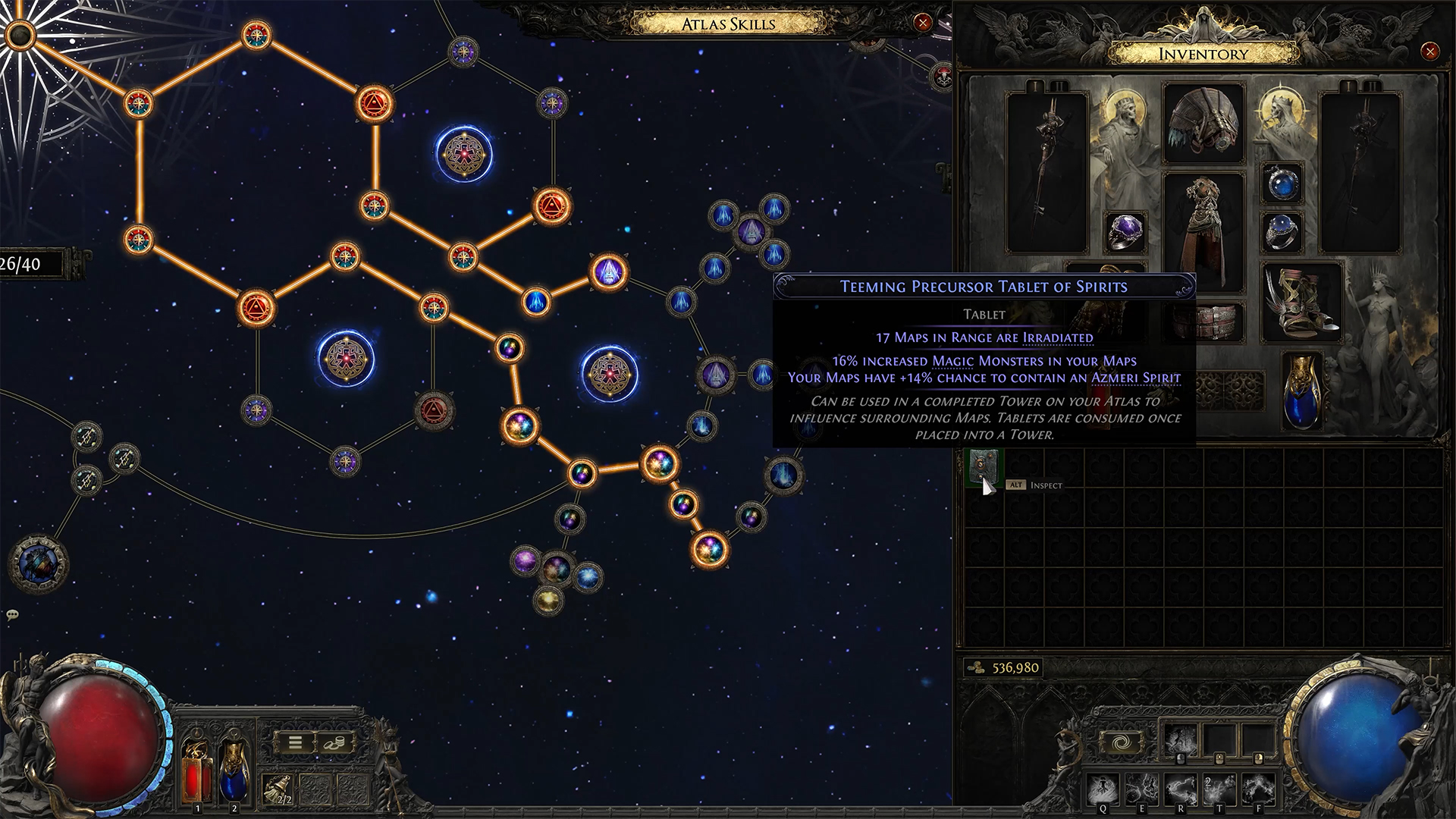The height and width of the screenshot is (819, 1456).
Task: Use the red life flask on the hotbar
Action: 196,767
